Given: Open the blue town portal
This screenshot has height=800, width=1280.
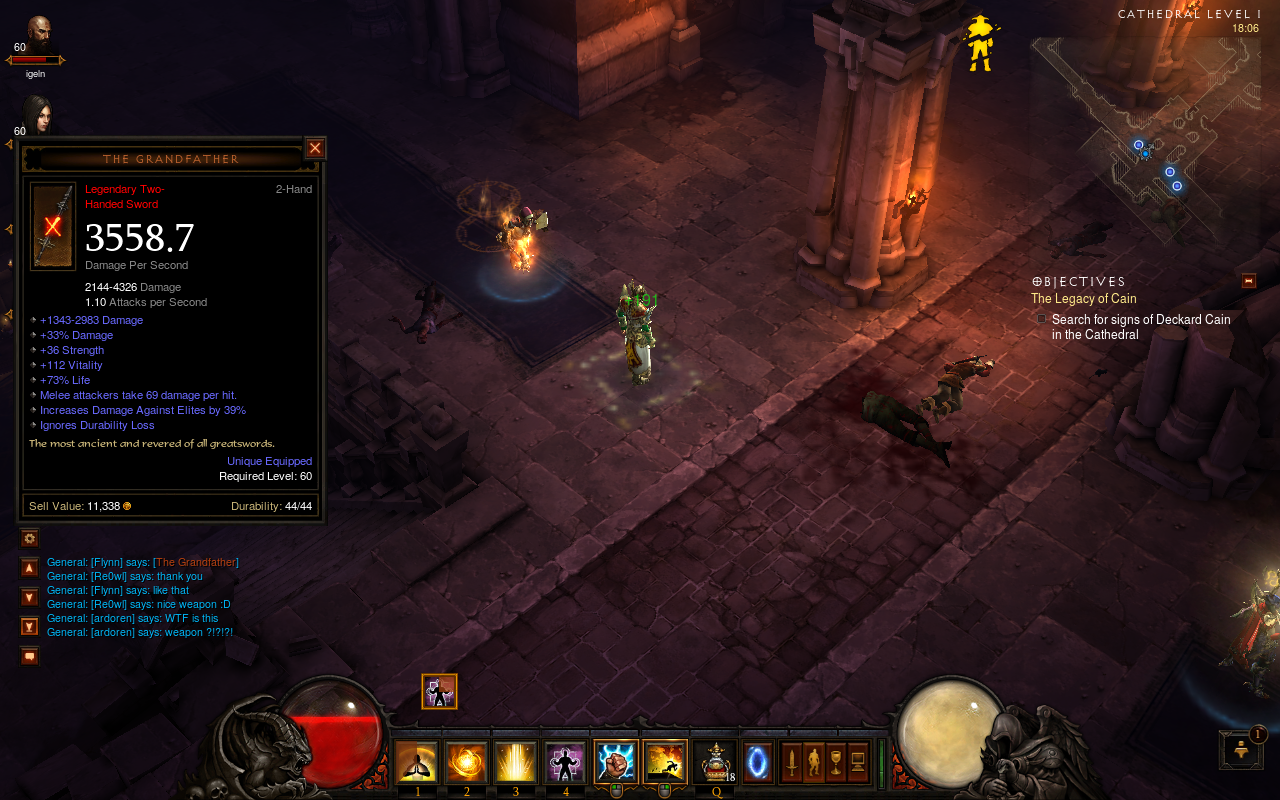Looking at the screenshot, I should (758, 763).
